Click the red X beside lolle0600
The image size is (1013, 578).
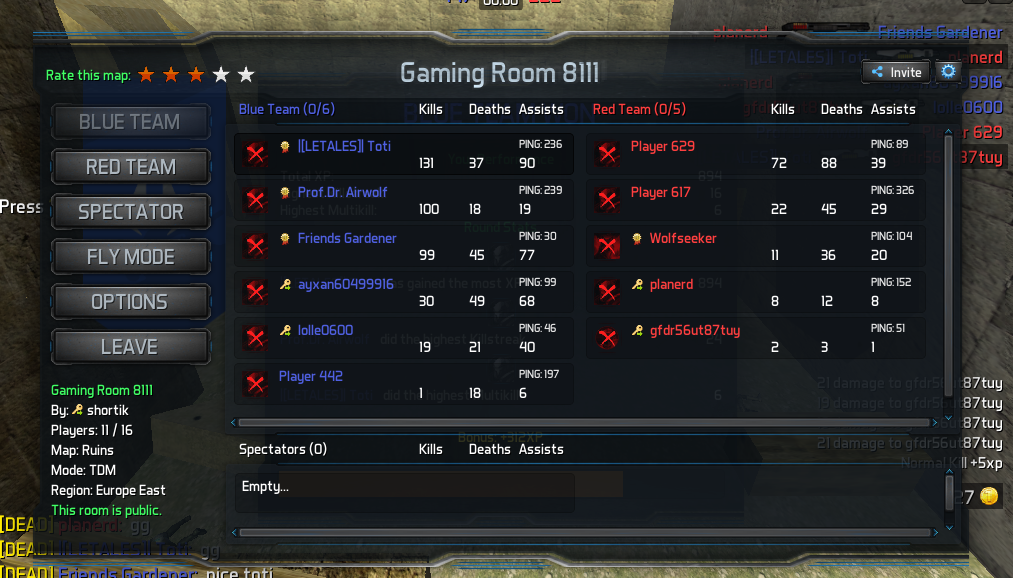point(256,338)
